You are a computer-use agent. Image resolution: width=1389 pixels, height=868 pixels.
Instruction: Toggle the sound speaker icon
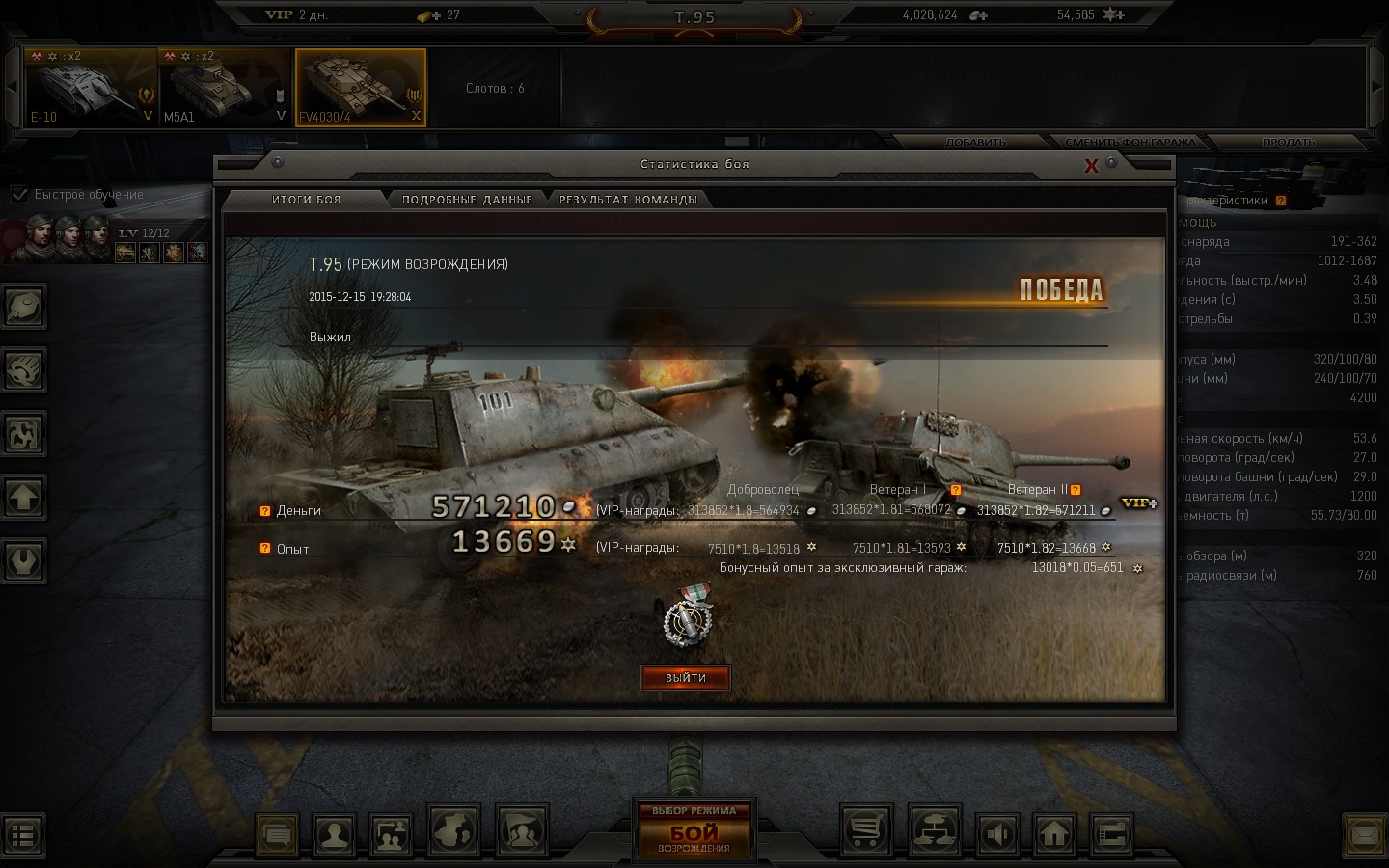tap(998, 832)
